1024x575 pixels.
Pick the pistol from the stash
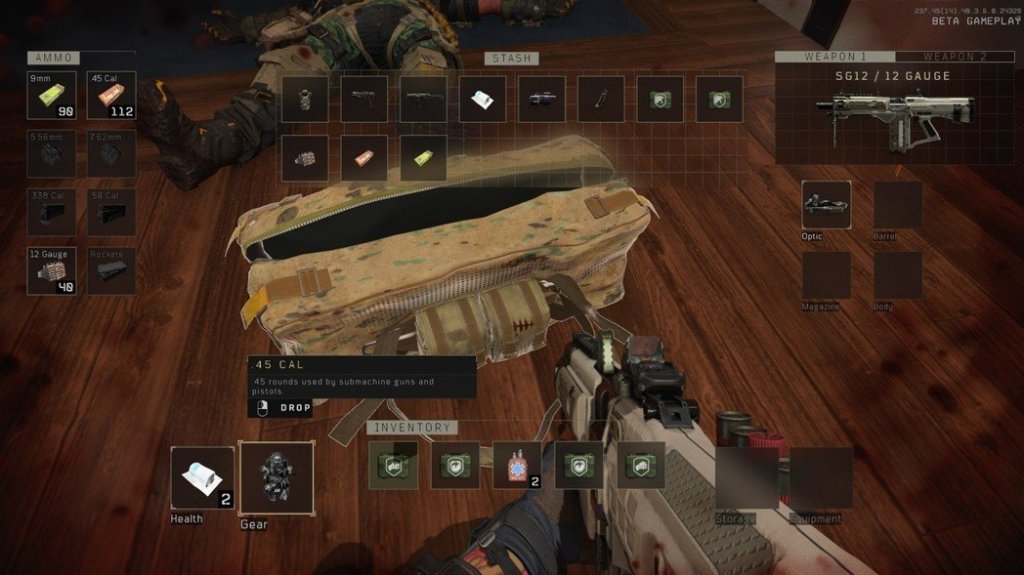[364, 99]
